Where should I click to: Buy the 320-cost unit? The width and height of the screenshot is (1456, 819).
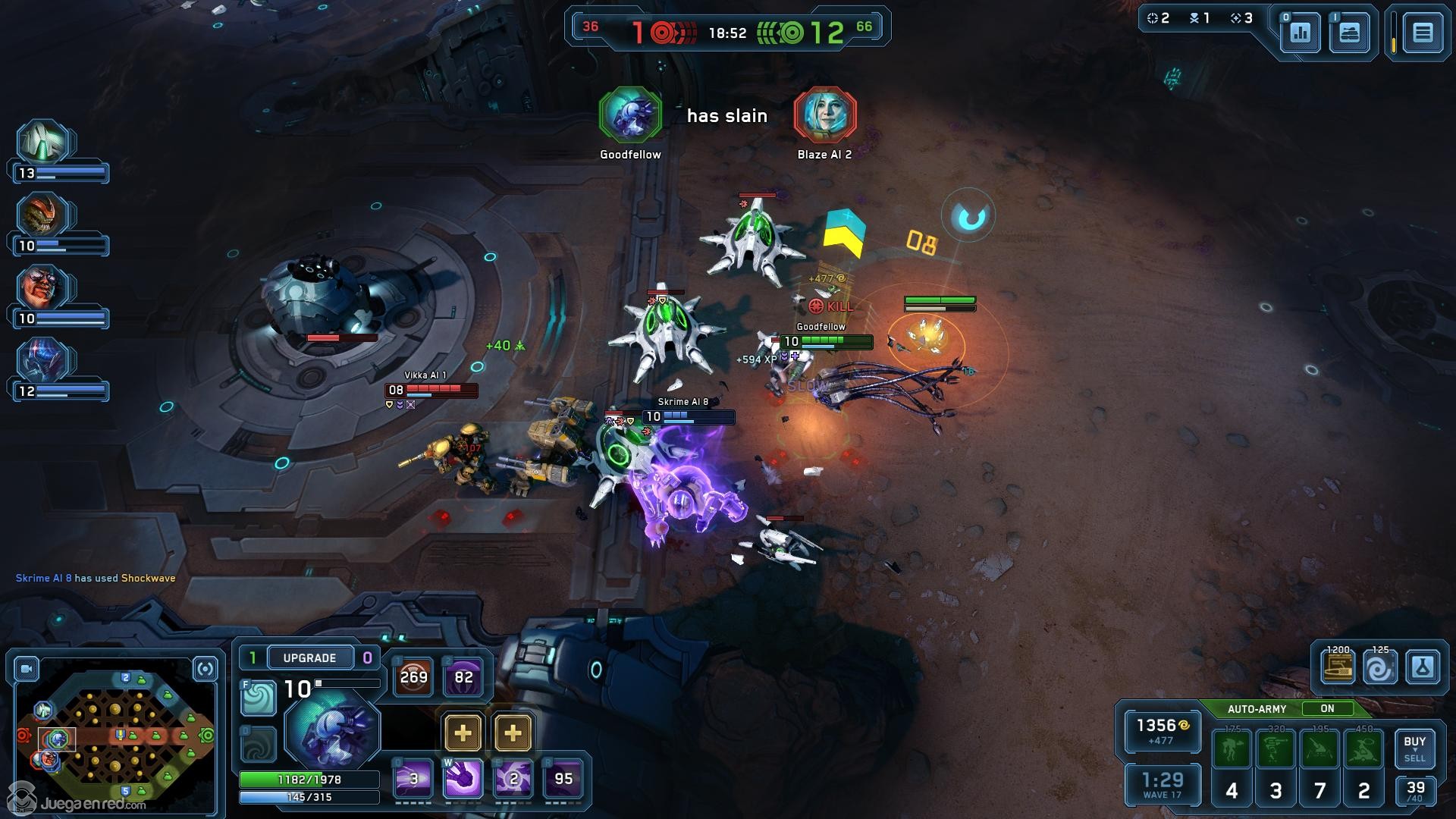1276,749
